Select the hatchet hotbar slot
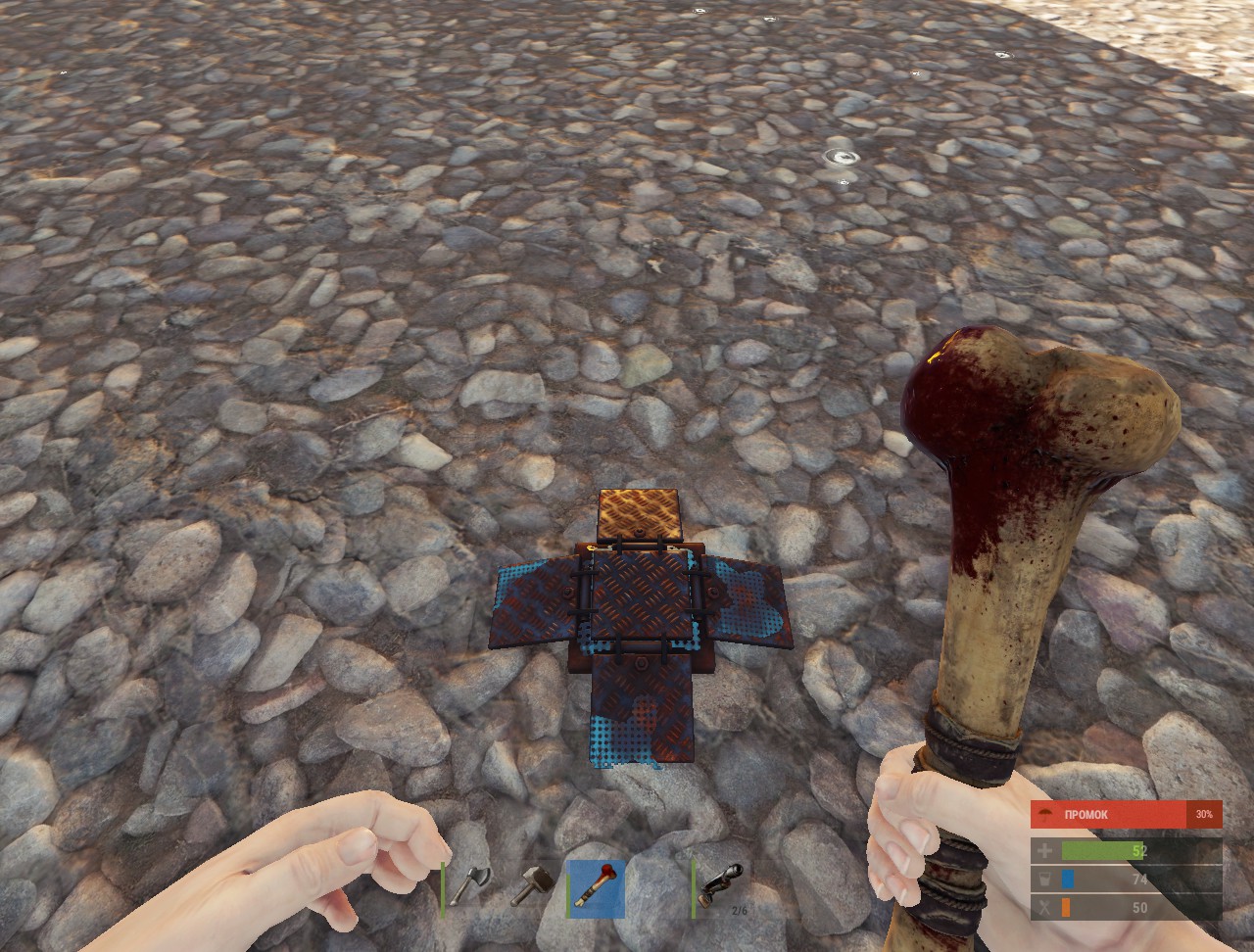This screenshot has height=952, width=1254. (472, 887)
